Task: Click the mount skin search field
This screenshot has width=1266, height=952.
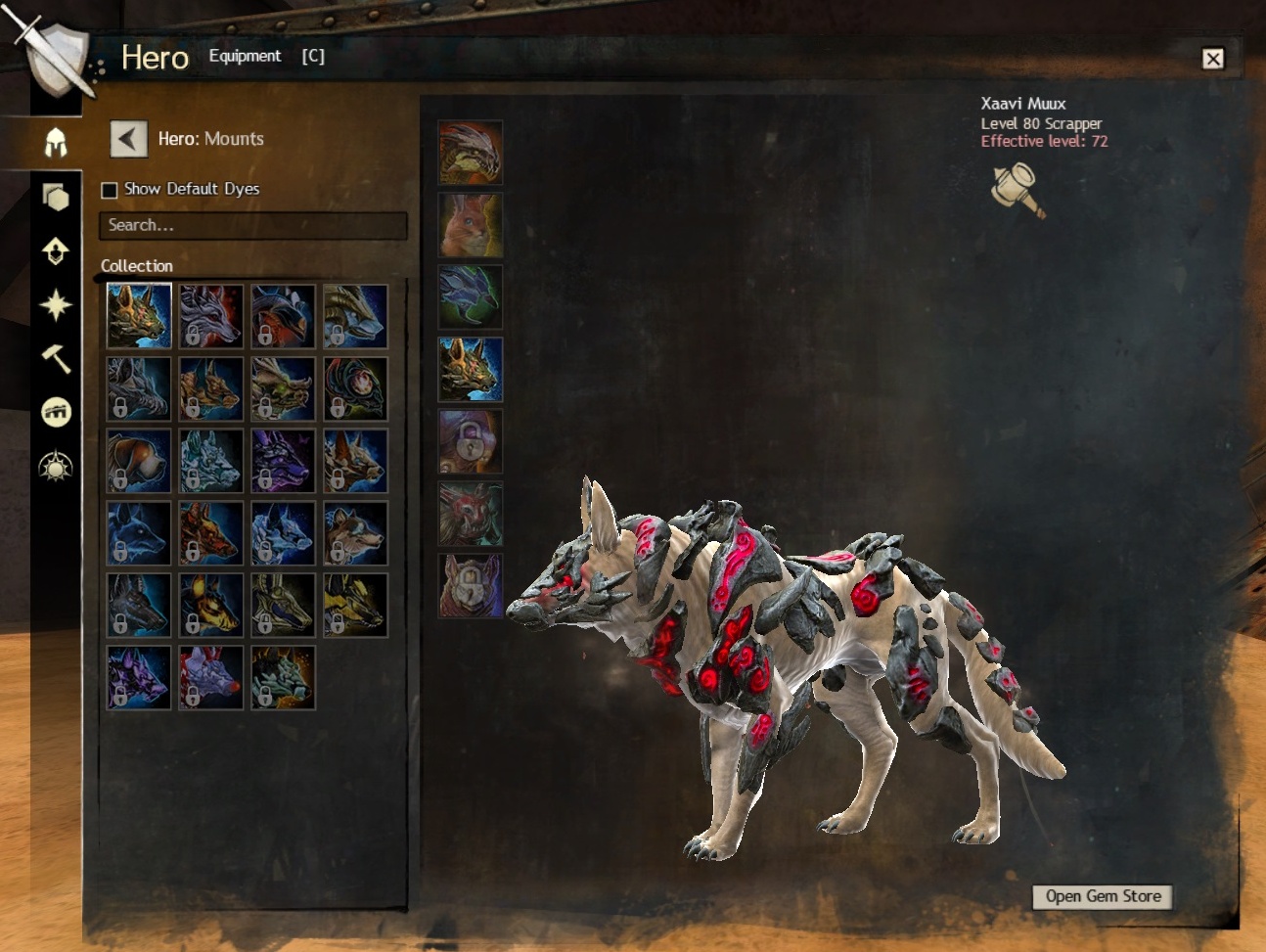Action: 252,225
